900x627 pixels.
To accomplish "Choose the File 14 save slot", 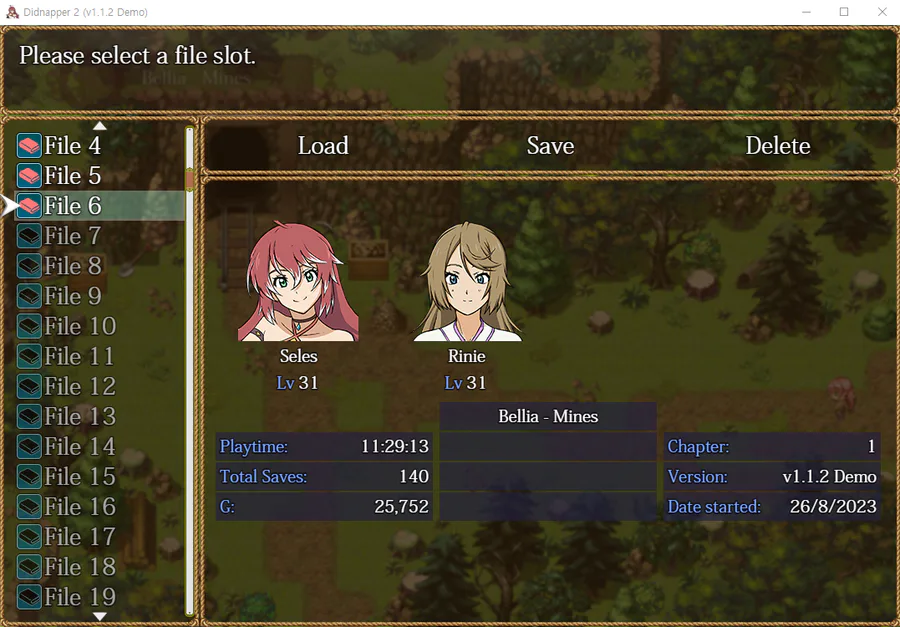I will (x=79, y=446).
